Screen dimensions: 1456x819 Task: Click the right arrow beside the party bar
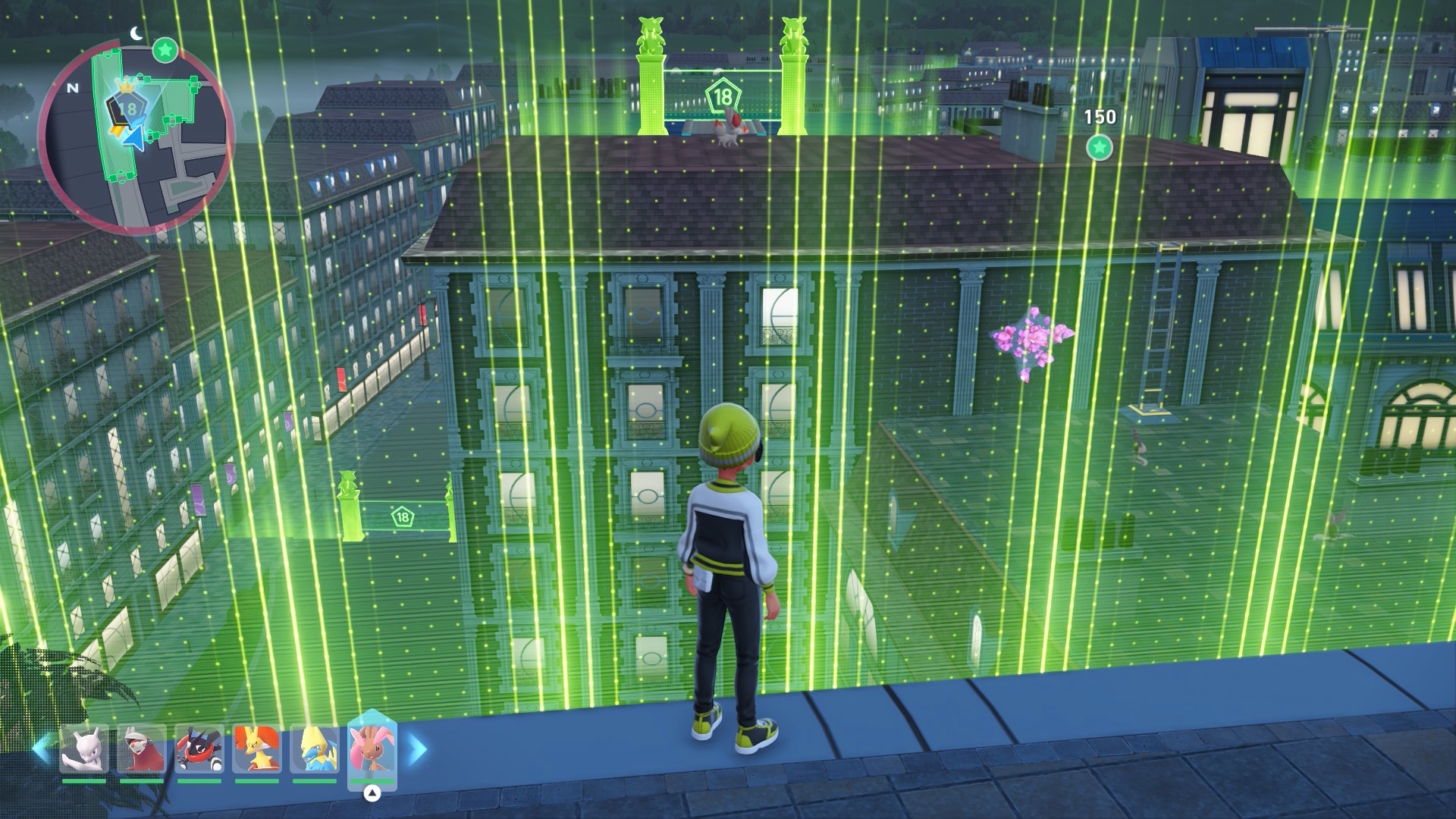418,750
